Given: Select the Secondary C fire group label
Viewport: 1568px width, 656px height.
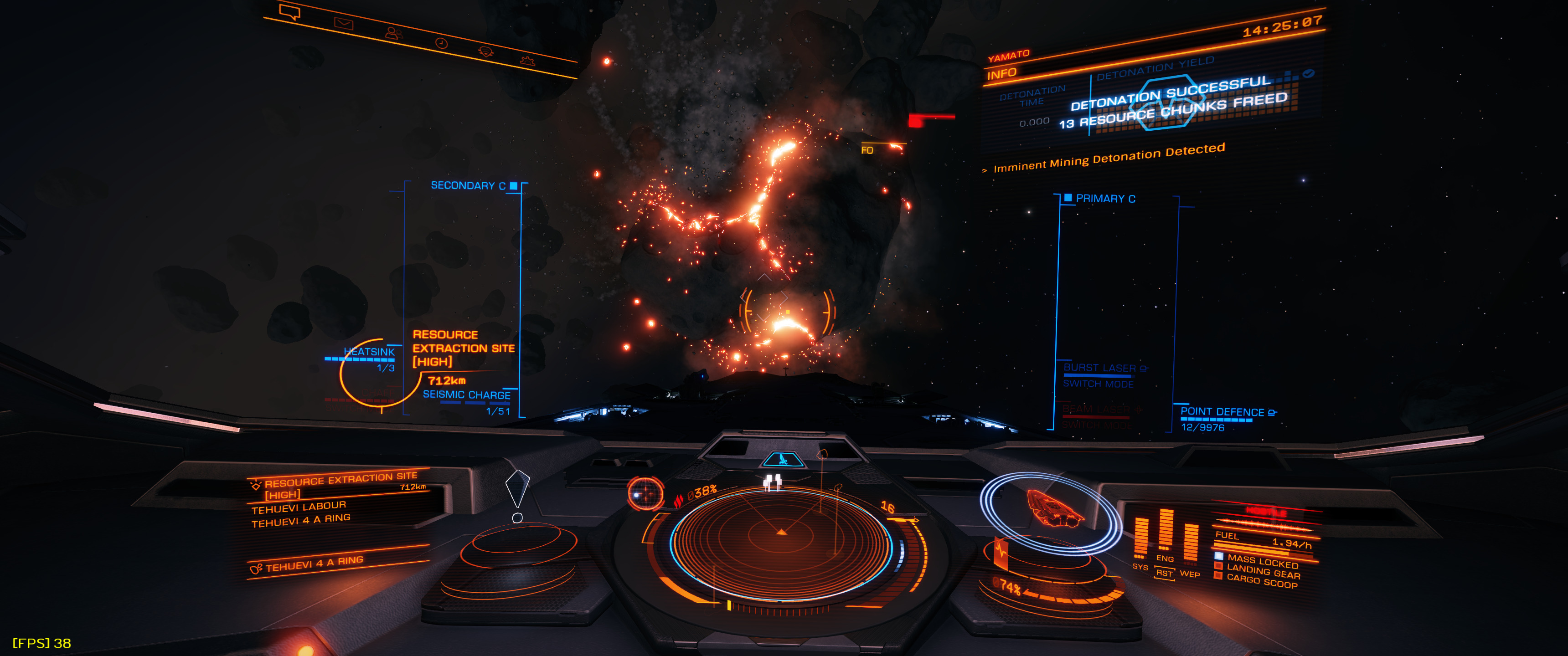Looking at the screenshot, I should click(468, 185).
